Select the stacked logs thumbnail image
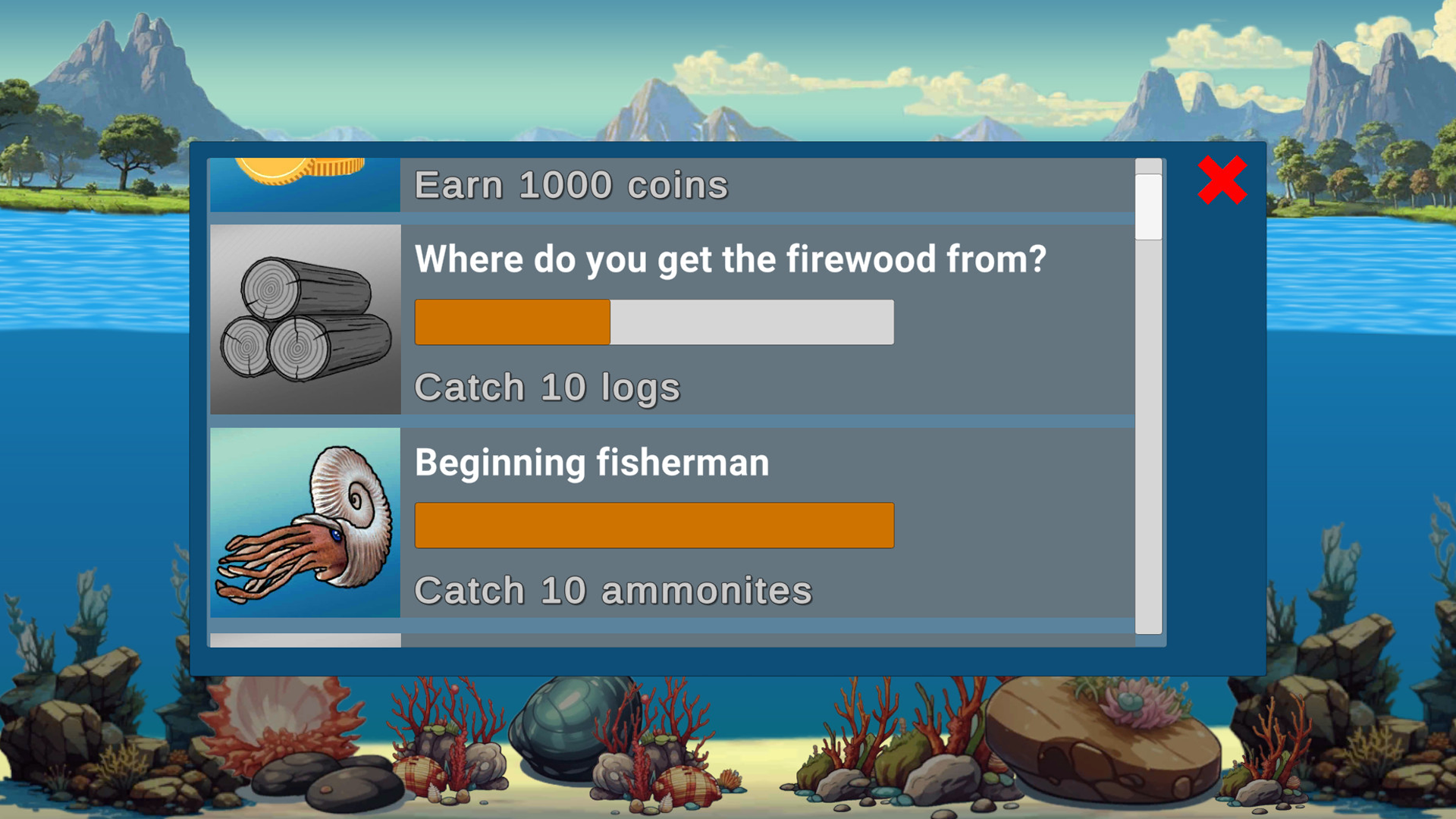The image size is (1456, 819). [304, 318]
